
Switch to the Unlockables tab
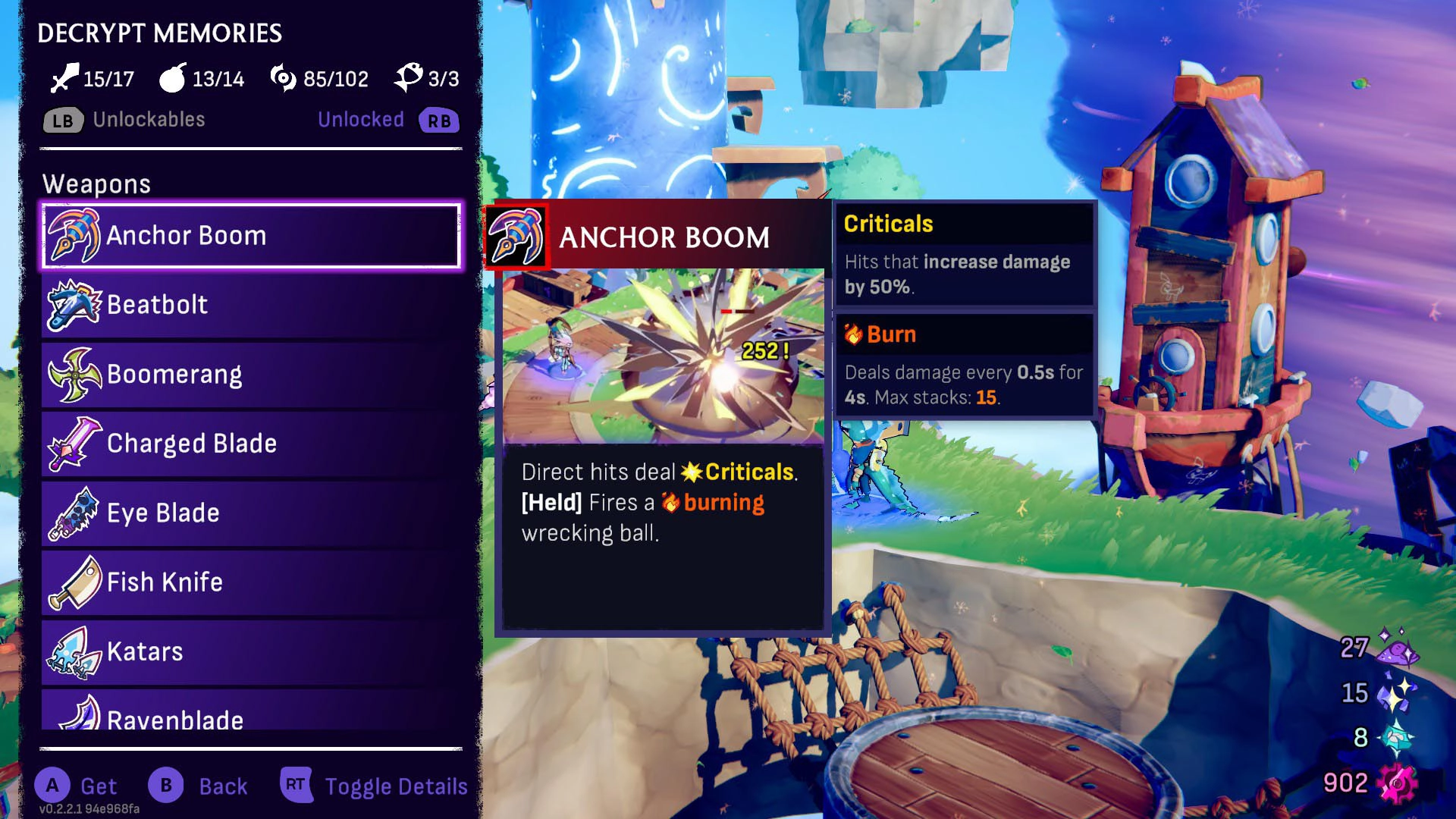[x=149, y=120]
